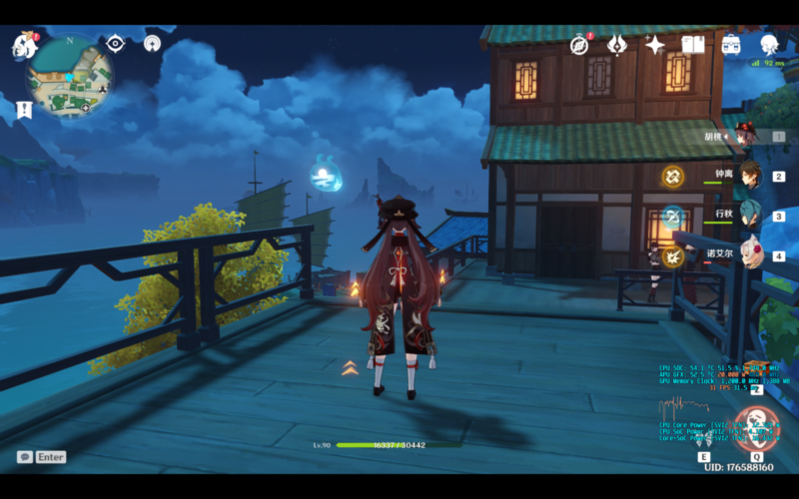Open the battle pass winged icon
Viewport: 799px width, 499px height.
coord(617,45)
